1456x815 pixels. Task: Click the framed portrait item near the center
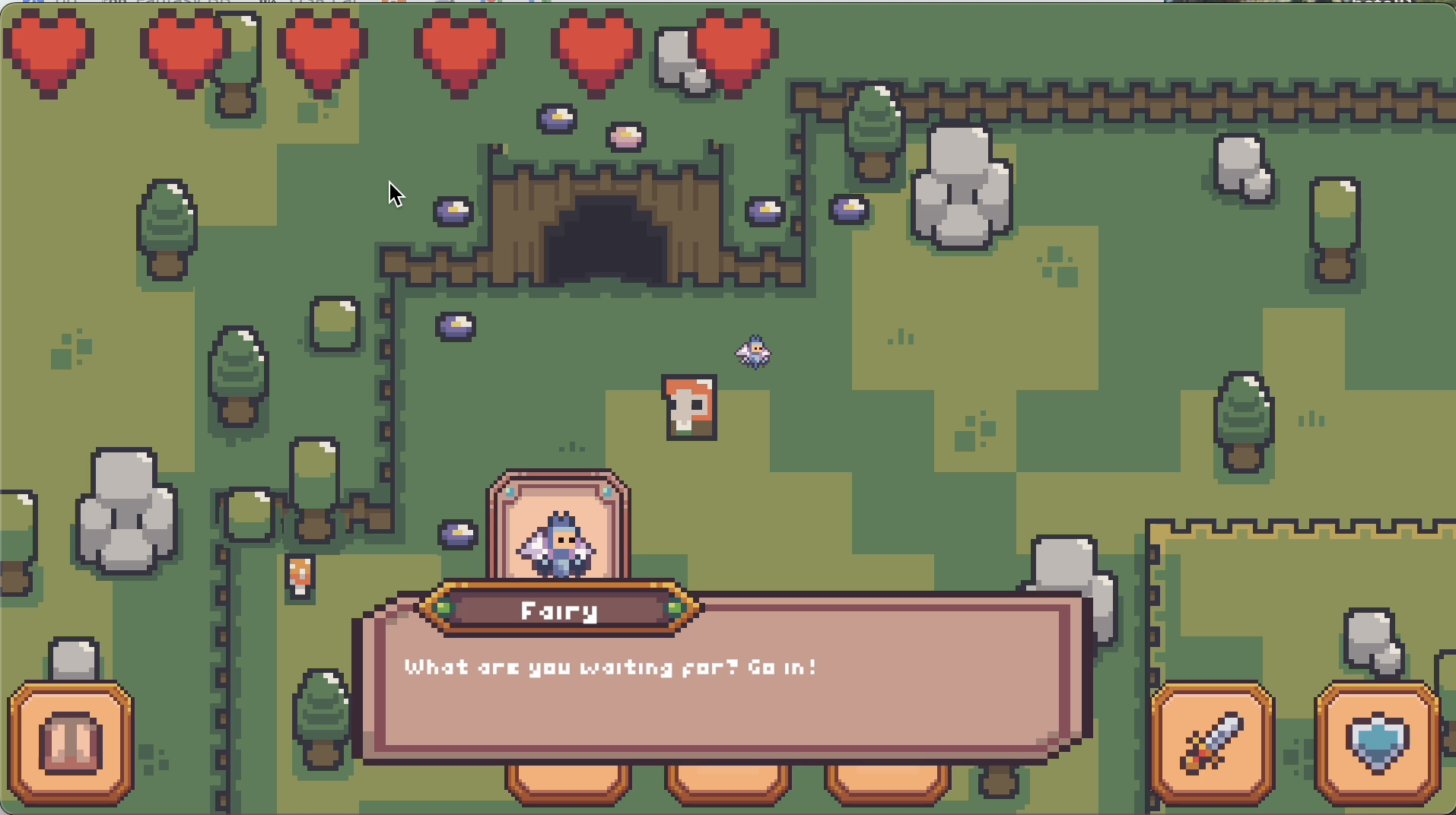(x=688, y=407)
